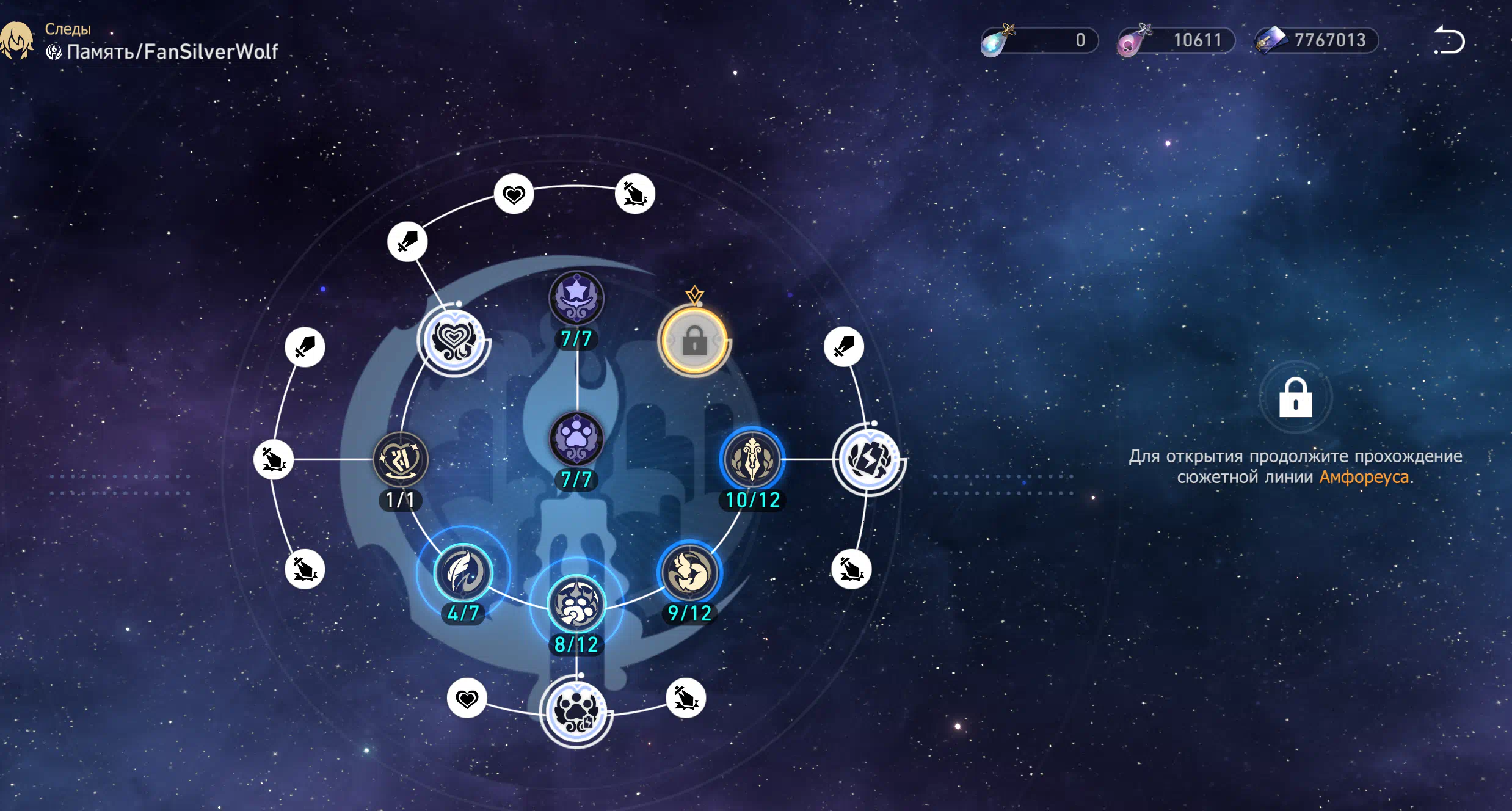
Task: Select the 4/7 feather trace node
Action: coord(463,573)
